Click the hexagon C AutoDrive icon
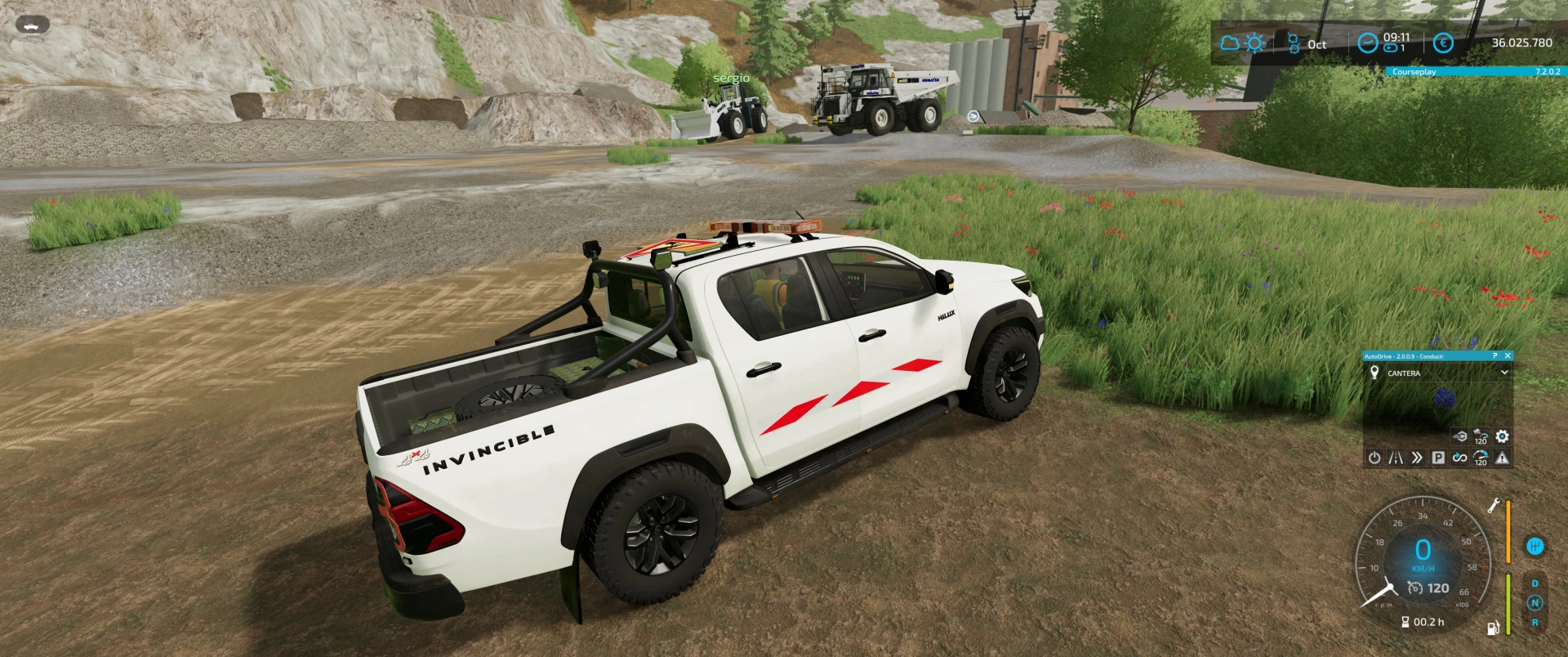The width and height of the screenshot is (1568, 657). coord(1460,437)
